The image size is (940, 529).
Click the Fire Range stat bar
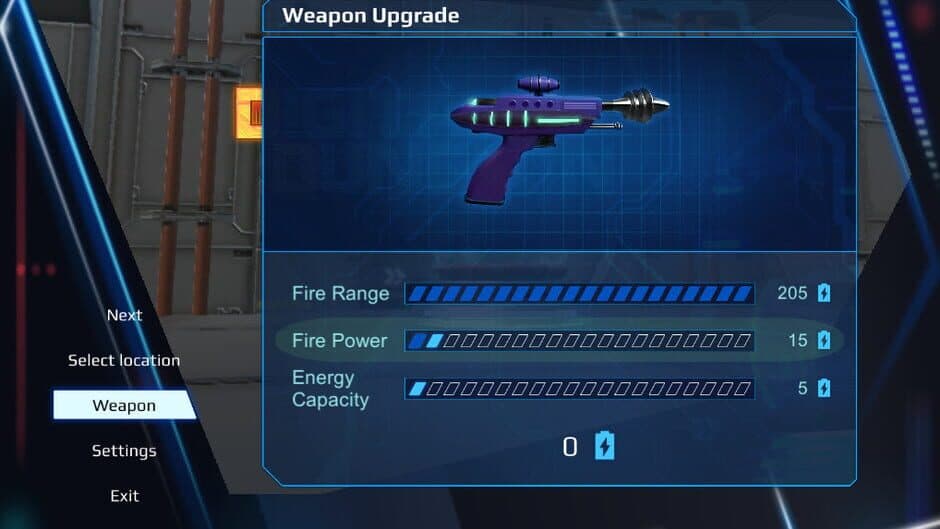pyautogui.click(x=579, y=293)
